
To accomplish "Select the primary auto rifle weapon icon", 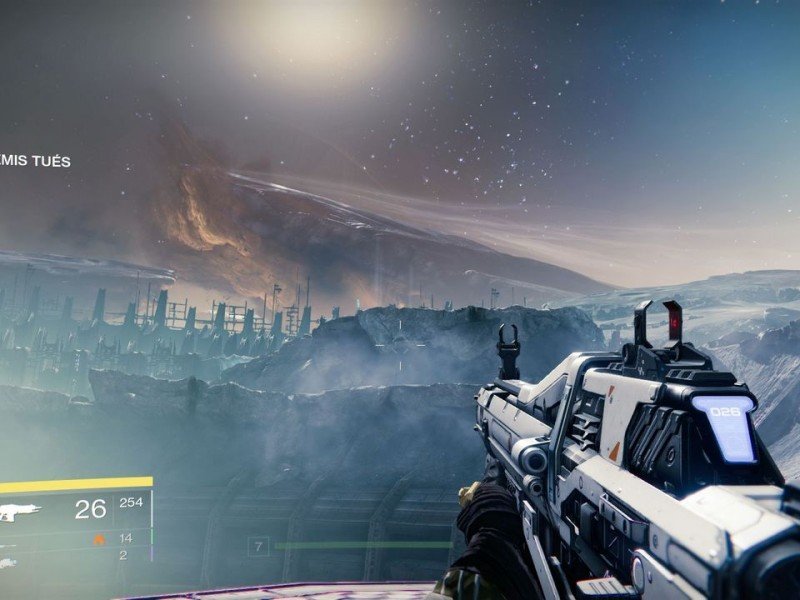I will (x=19, y=512).
